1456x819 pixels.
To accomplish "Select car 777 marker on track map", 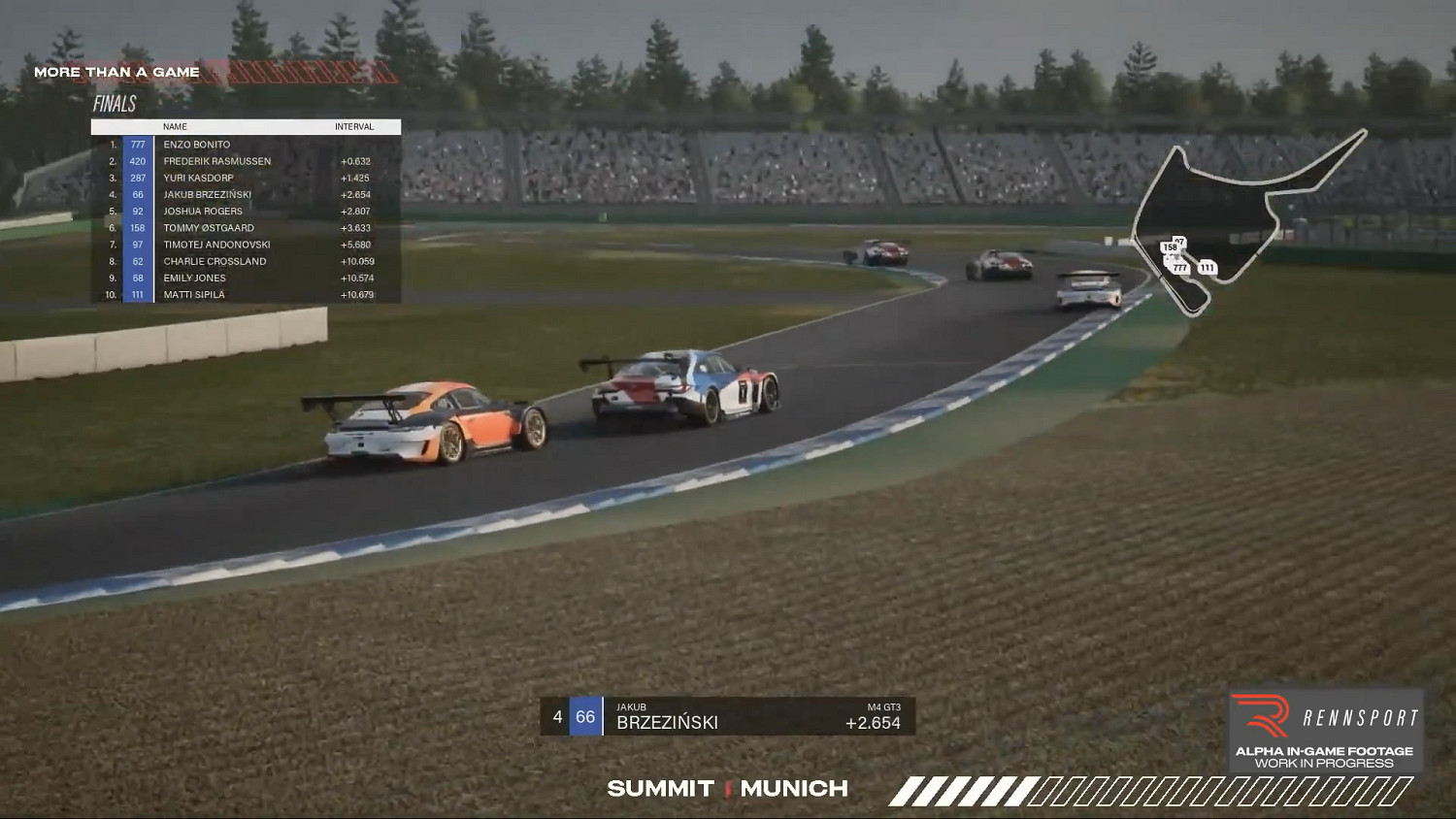I will pos(1179,268).
